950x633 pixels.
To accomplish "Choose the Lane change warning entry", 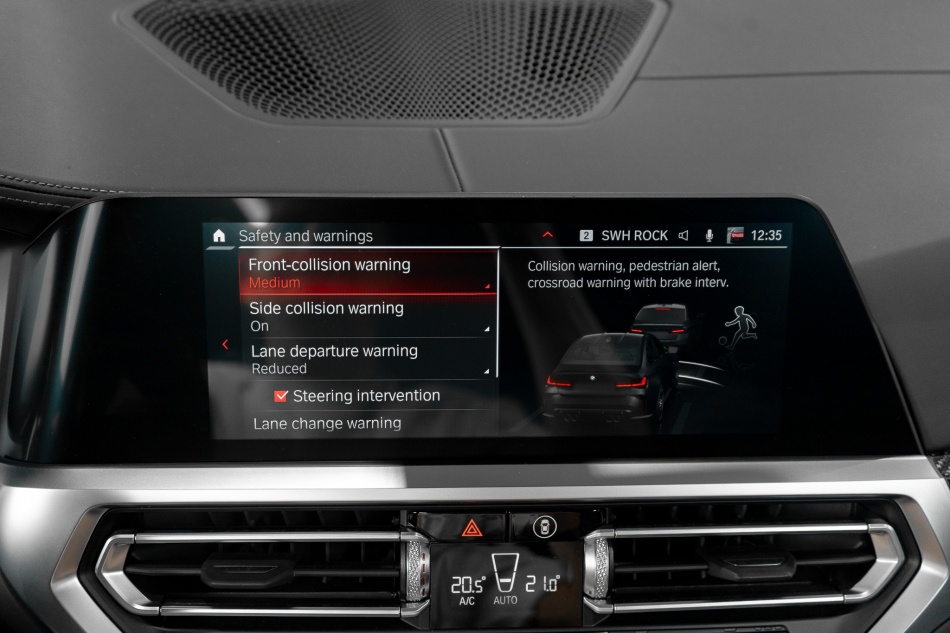I will click(327, 423).
